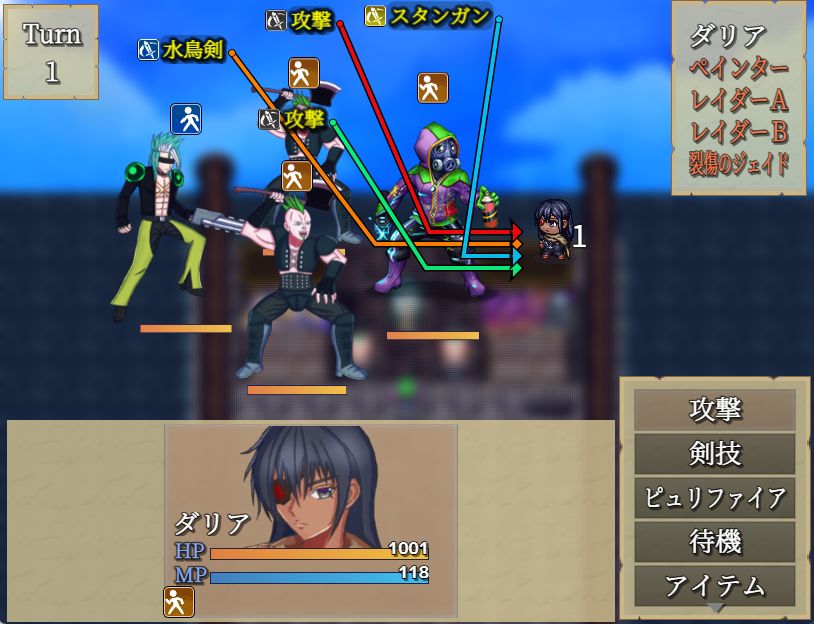Select レイダーA in the turn order list

click(x=739, y=100)
